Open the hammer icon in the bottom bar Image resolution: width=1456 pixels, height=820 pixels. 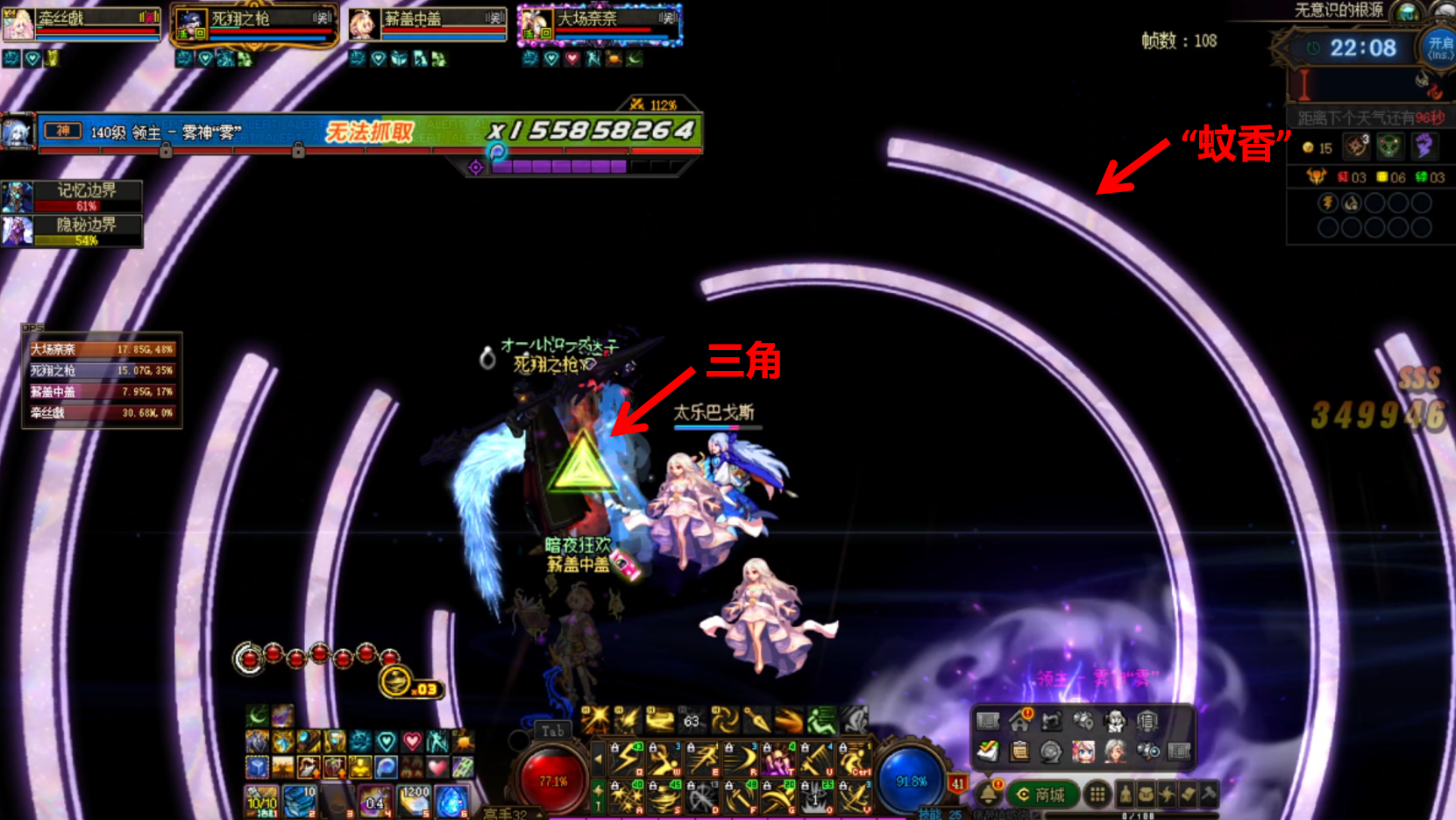pos(1209,795)
